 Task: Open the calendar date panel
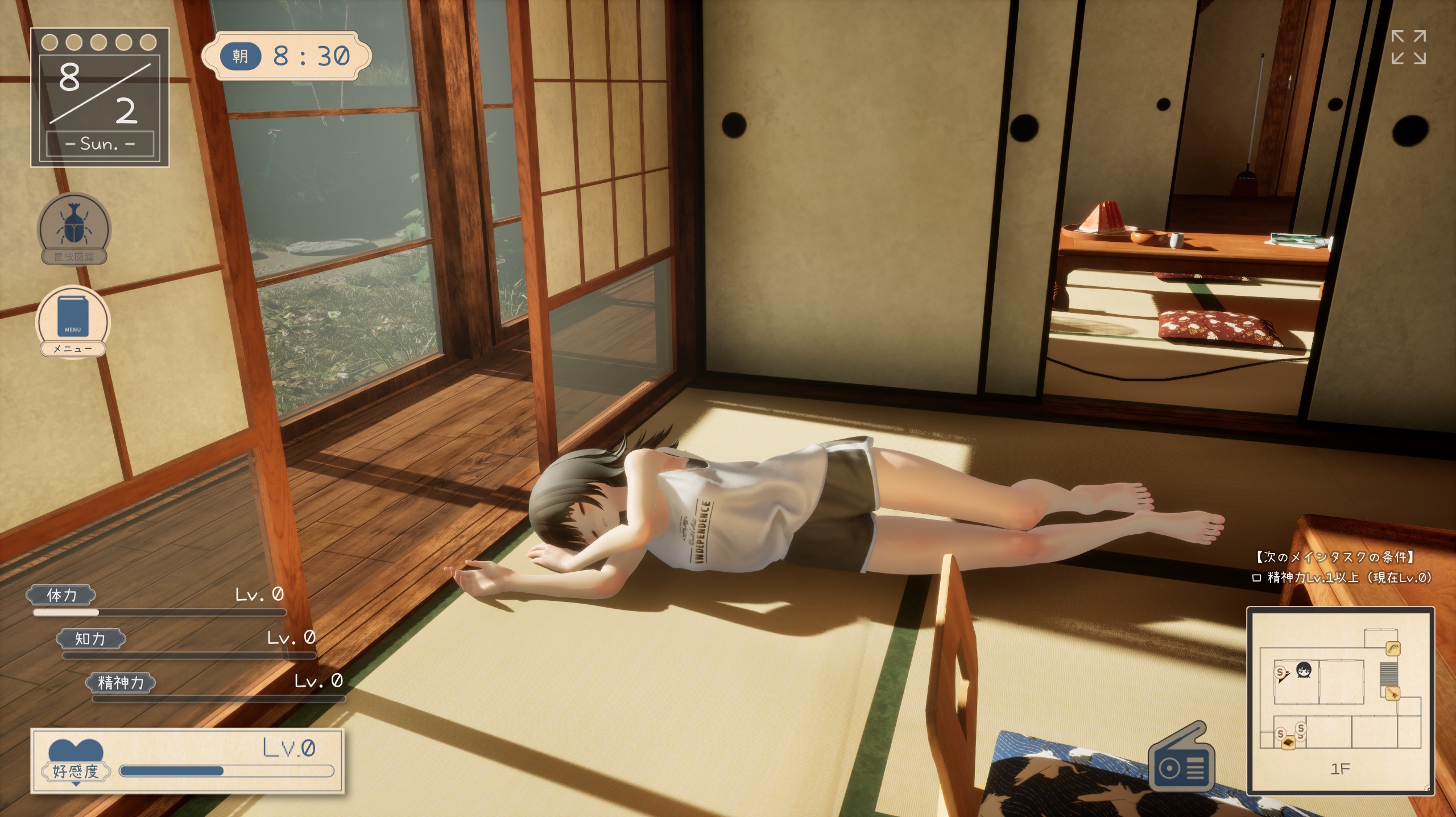tap(100, 97)
